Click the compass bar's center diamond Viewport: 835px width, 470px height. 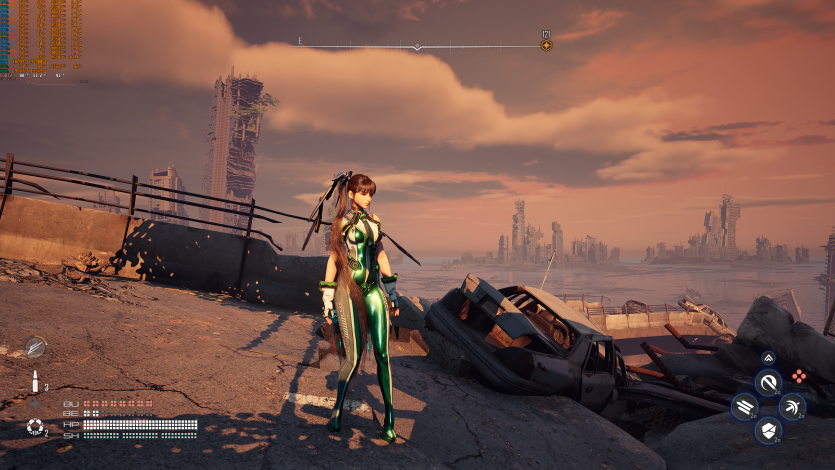[x=417, y=46]
